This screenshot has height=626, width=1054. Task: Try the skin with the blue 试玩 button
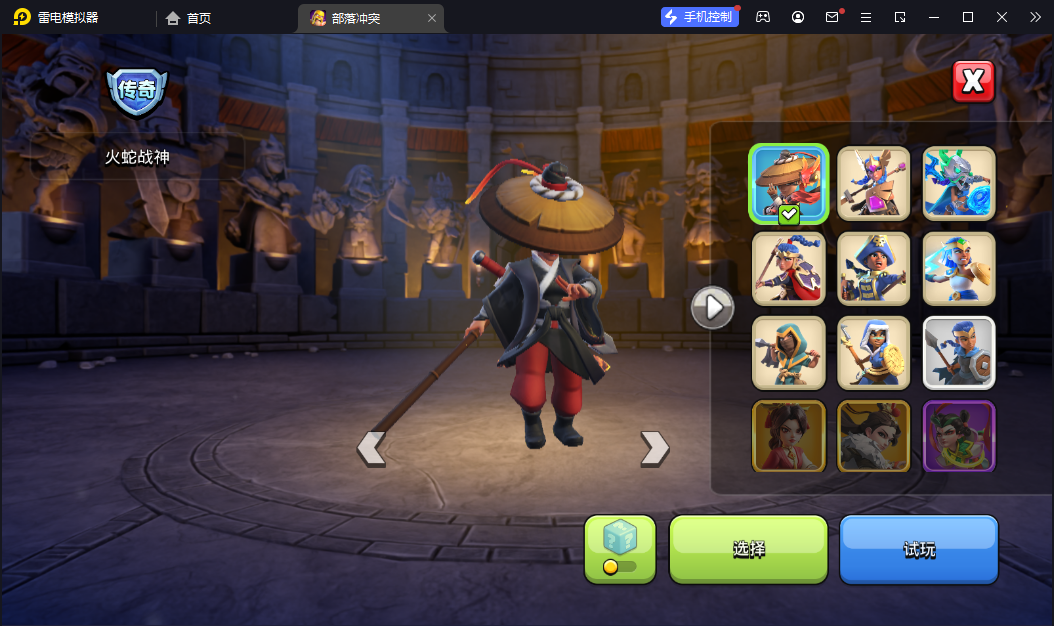[x=919, y=549]
